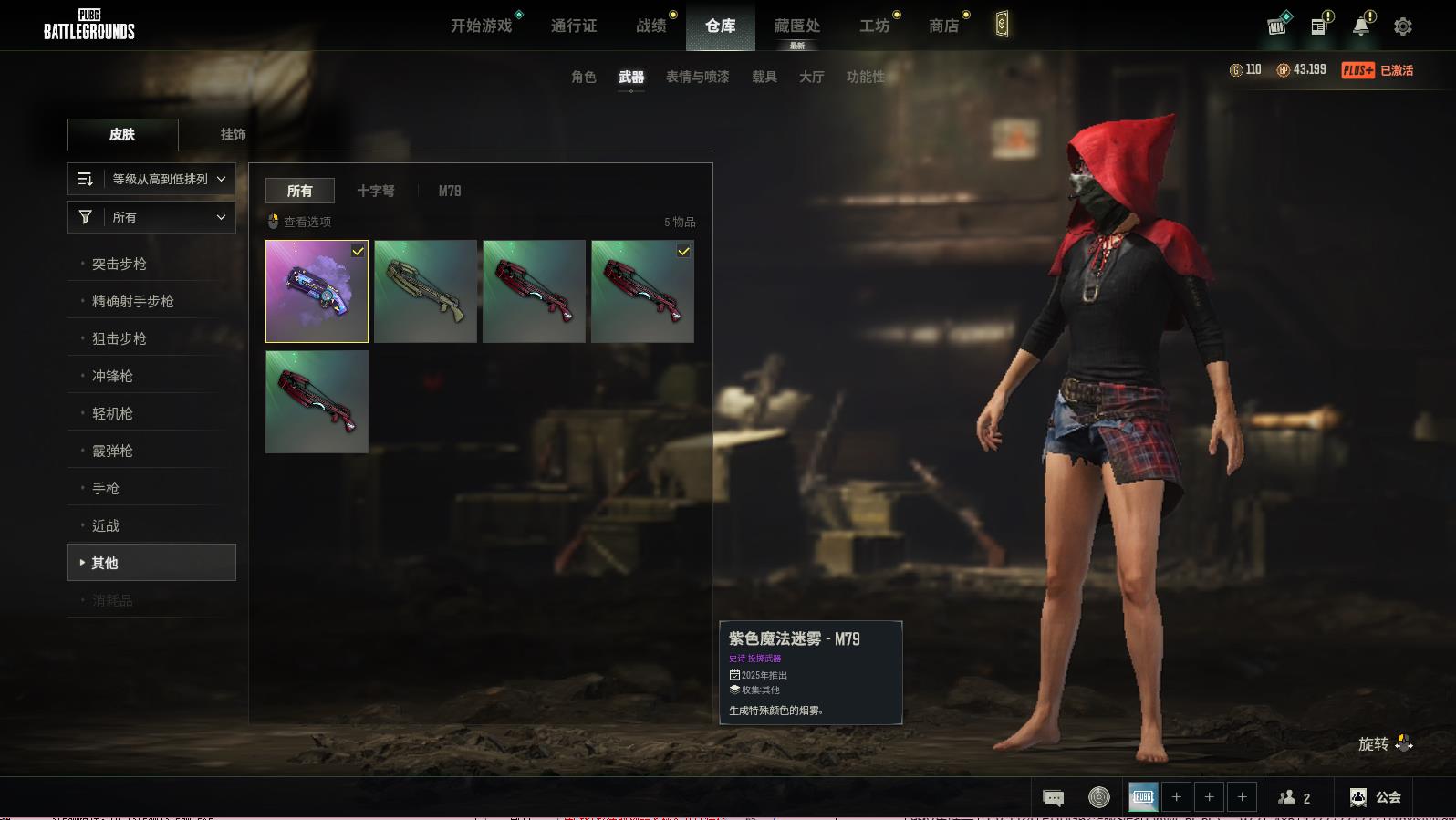This screenshot has width=1456, height=820.
Task: Open the 开始游戏 play menu
Action: pos(481,26)
